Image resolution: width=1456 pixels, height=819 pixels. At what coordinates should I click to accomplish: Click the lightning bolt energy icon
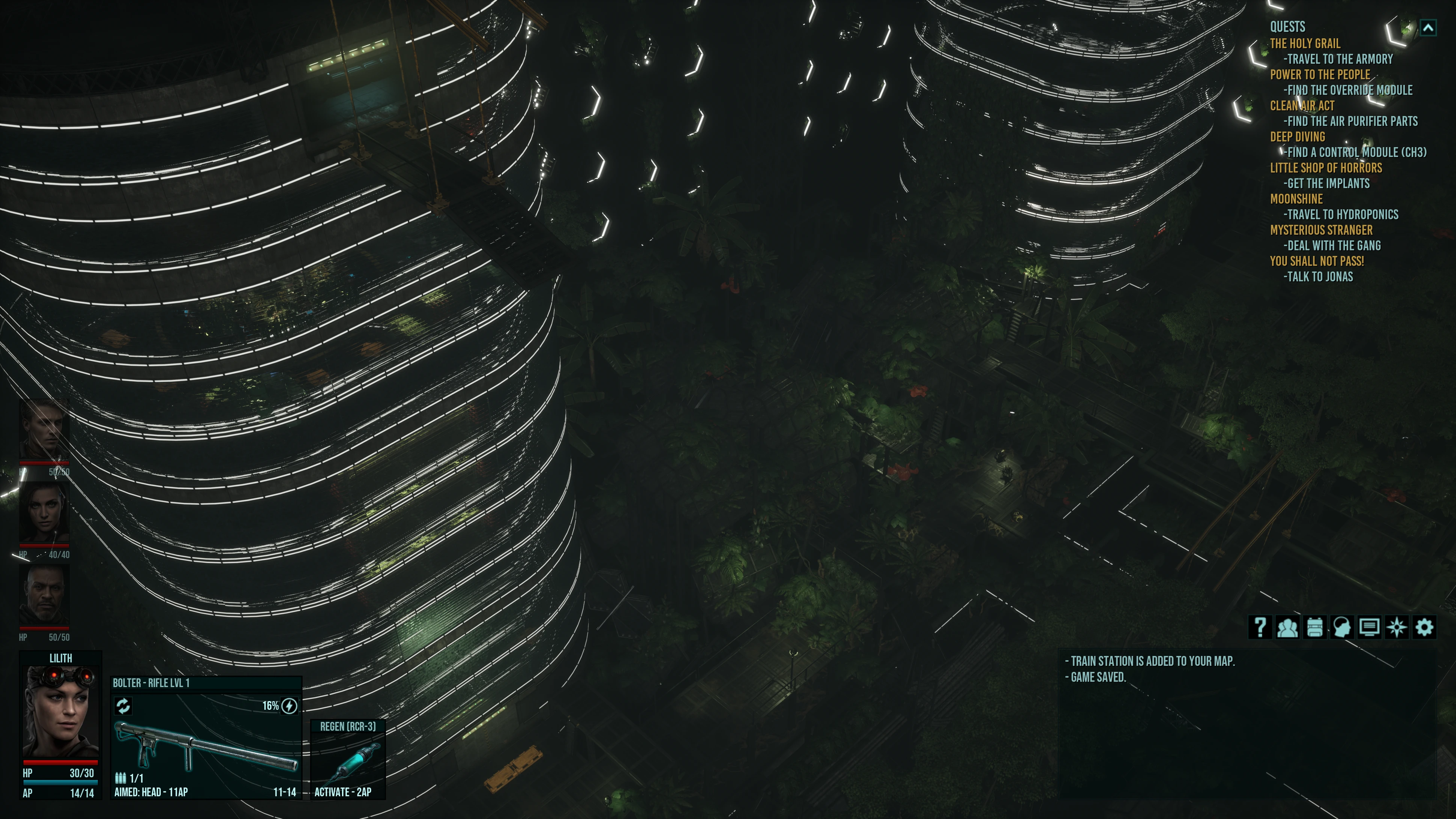[289, 705]
